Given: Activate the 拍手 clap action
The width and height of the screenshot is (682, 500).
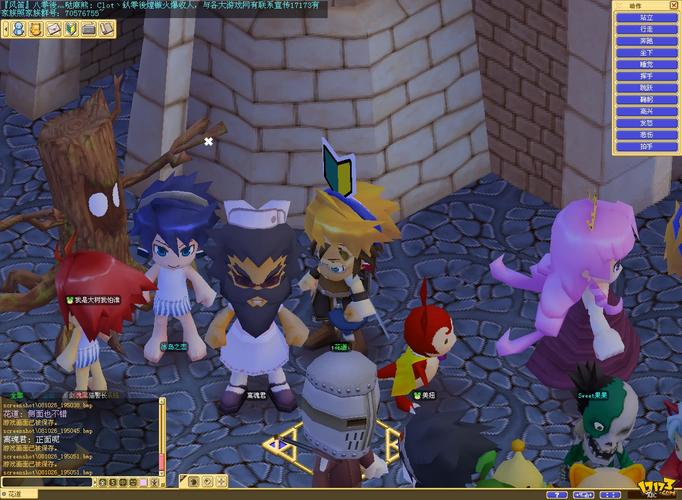Looking at the screenshot, I should click(x=647, y=146).
